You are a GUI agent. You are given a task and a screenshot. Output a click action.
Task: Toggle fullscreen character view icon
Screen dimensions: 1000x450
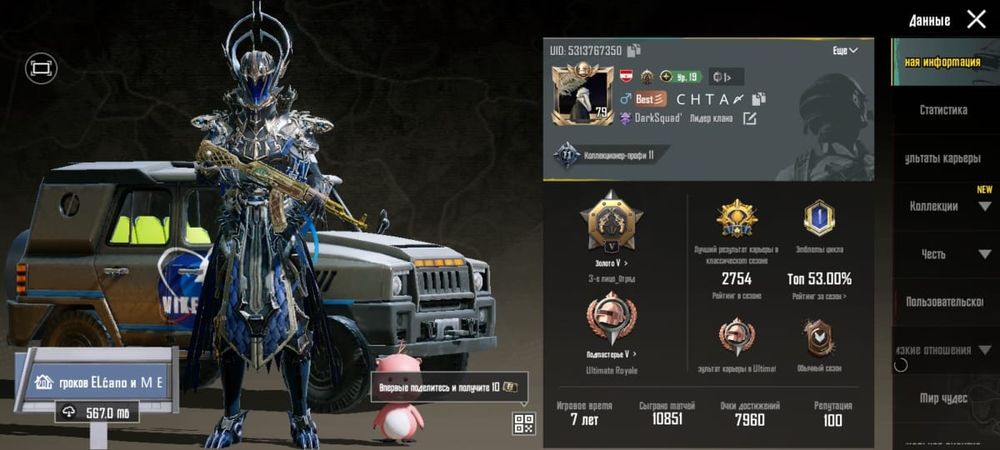(x=41, y=68)
